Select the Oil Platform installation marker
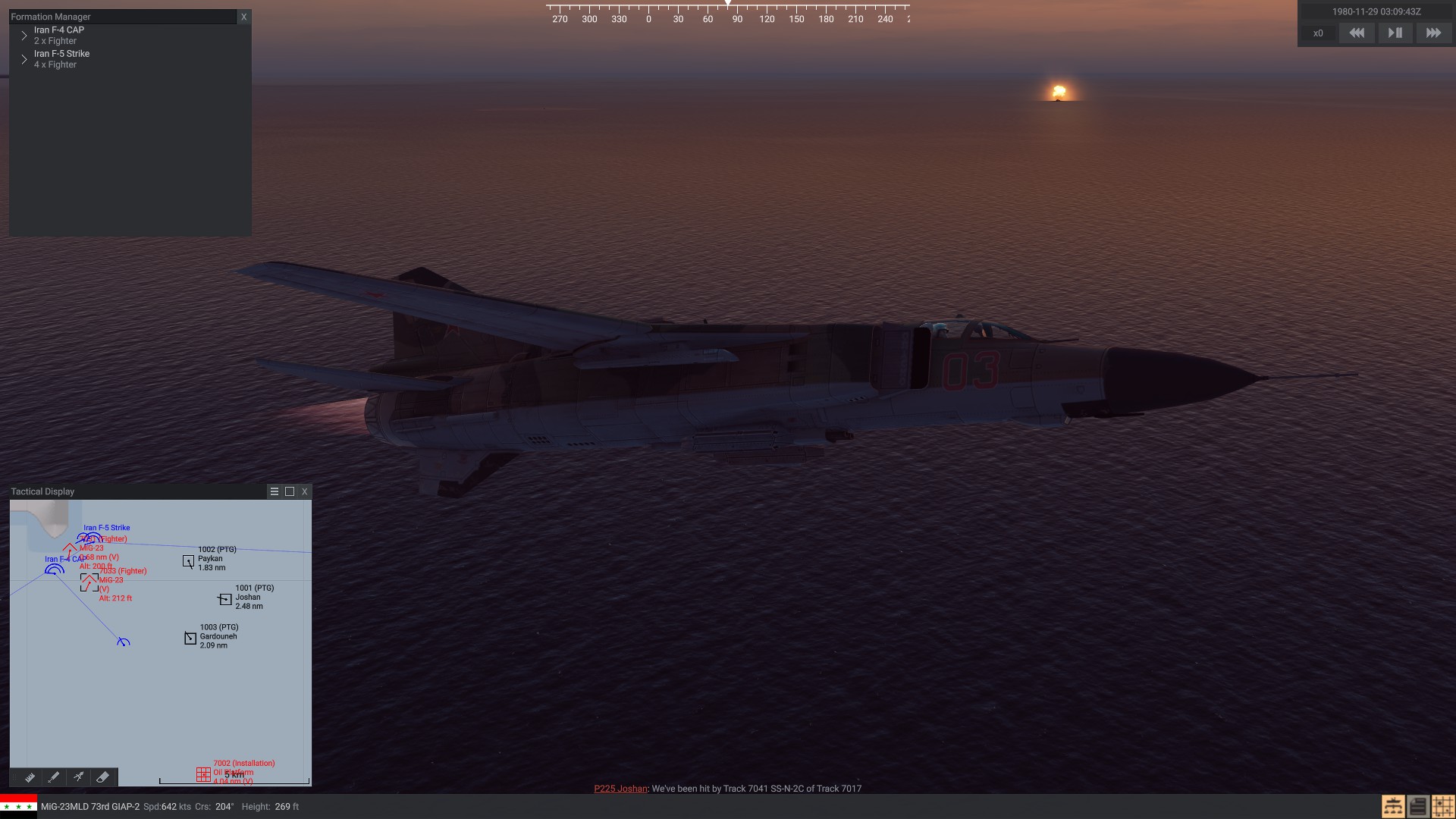Viewport: 1456px width, 819px height. pos(203,774)
